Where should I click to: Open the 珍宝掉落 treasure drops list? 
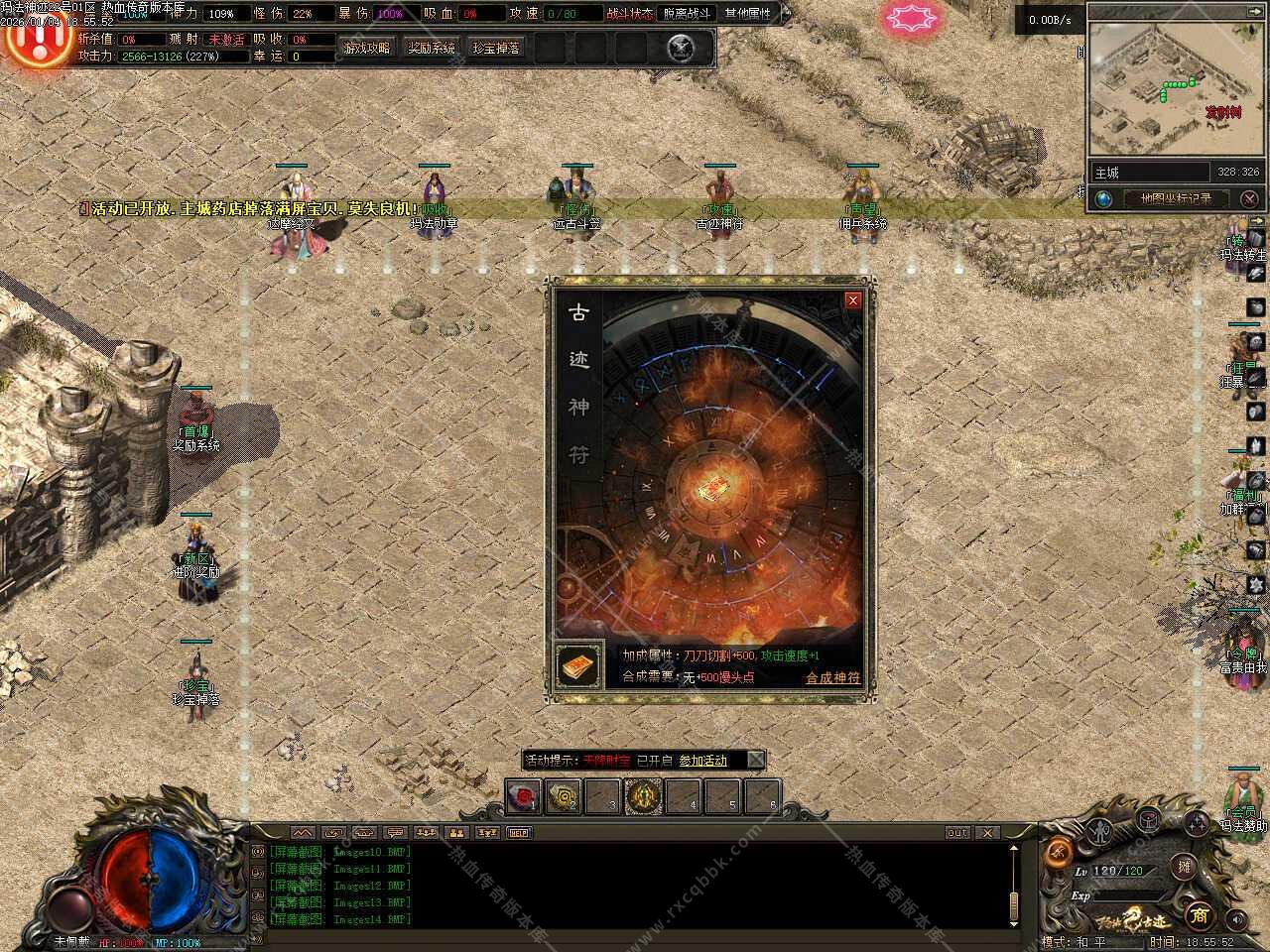pyautogui.click(x=496, y=48)
